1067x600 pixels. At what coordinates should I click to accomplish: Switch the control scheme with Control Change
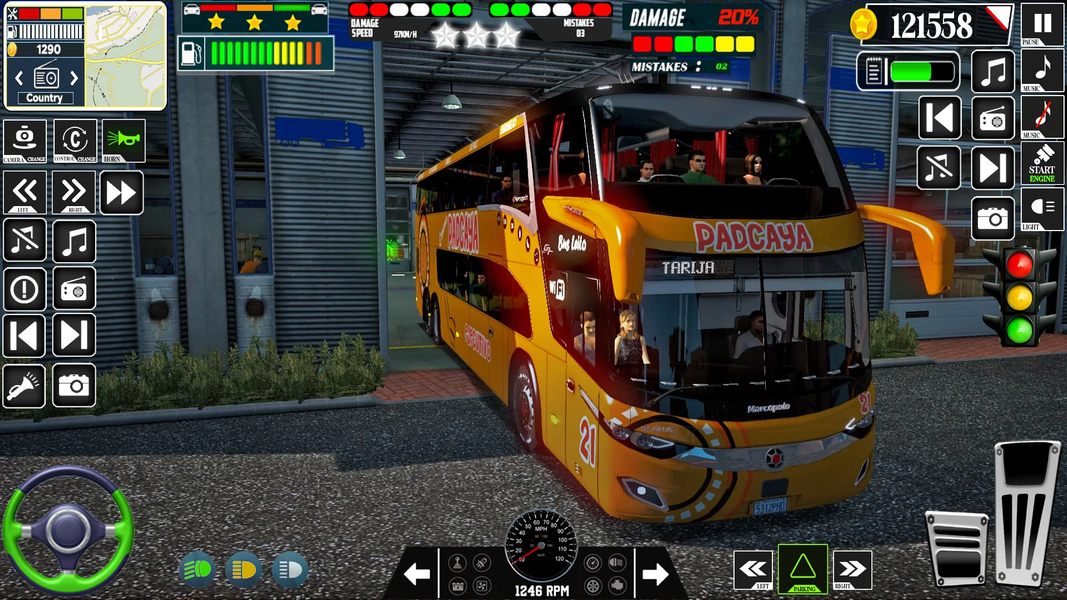coord(74,140)
